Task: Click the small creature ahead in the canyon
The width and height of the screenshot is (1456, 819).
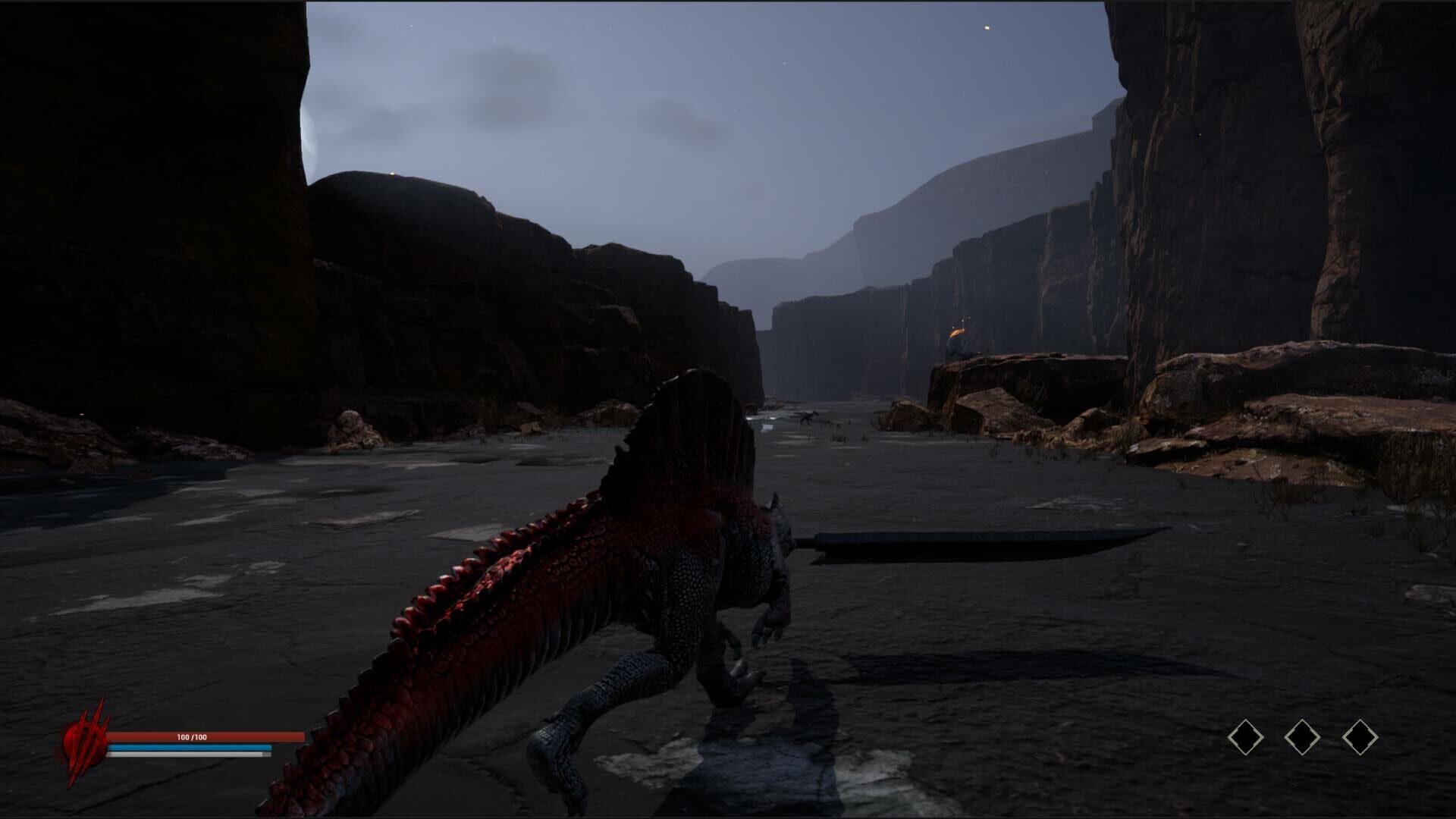Action: click(x=808, y=416)
